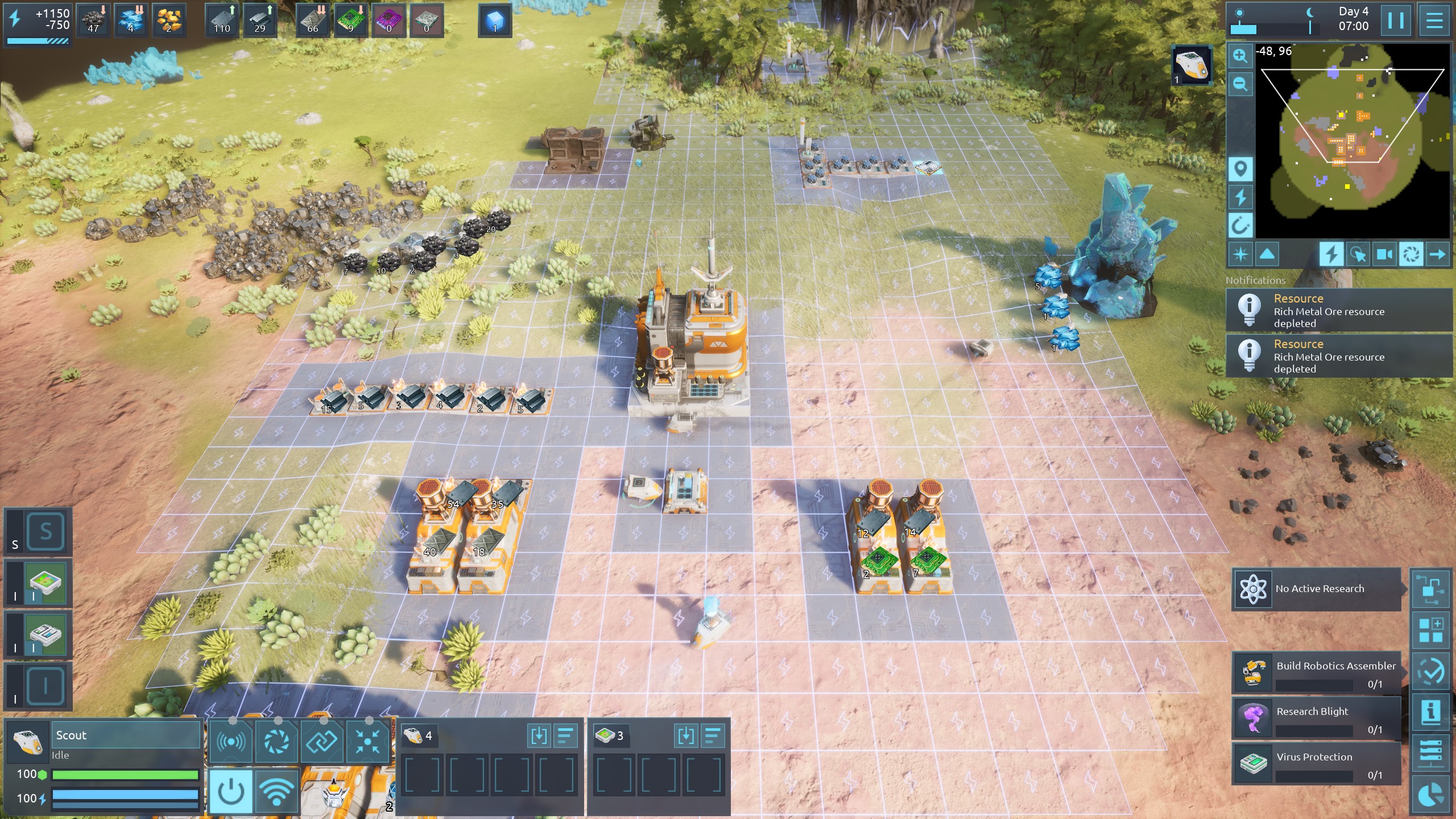Choose the S hotkey group slot

click(x=45, y=532)
